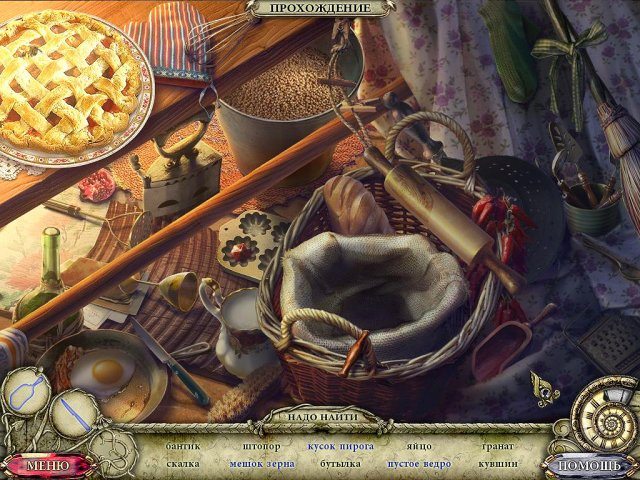Click the яйцо entry in the find list

(418, 446)
